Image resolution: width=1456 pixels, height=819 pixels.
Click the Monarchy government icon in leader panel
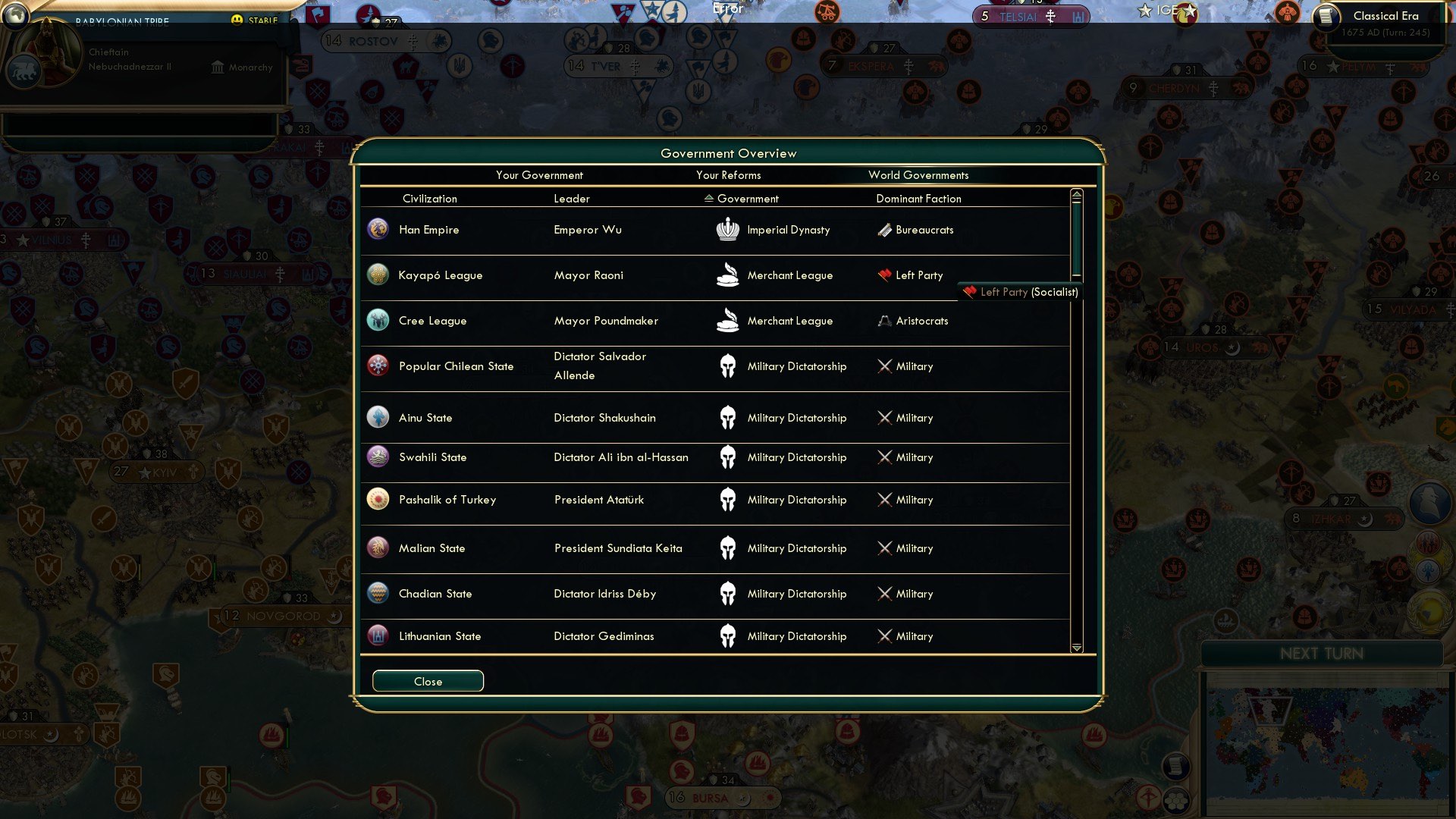(x=217, y=67)
